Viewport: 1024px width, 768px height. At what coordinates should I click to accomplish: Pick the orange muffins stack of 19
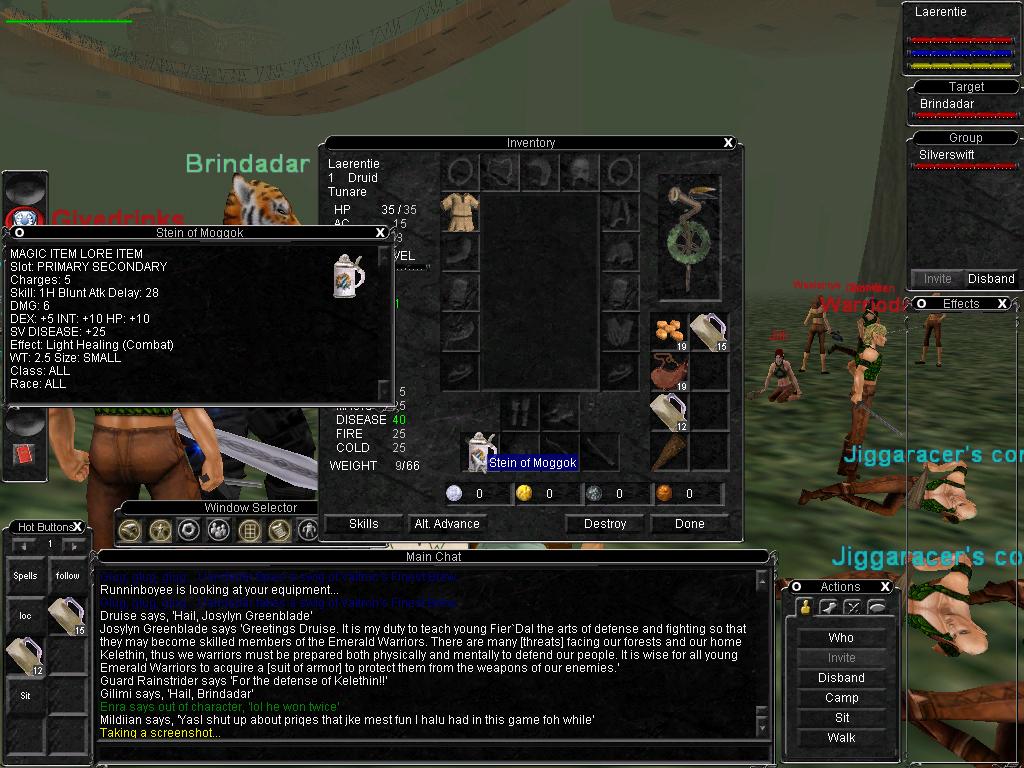click(x=669, y=332)
